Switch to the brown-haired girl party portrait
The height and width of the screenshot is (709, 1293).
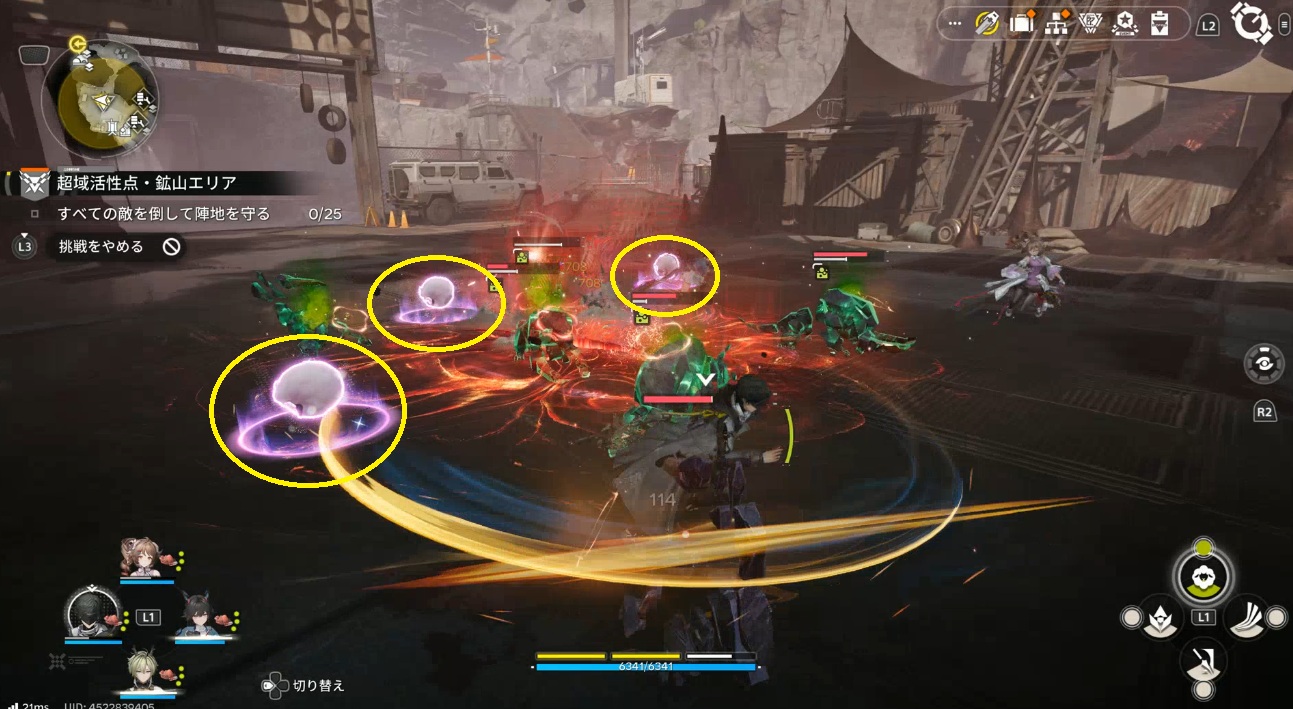[140, 557]
